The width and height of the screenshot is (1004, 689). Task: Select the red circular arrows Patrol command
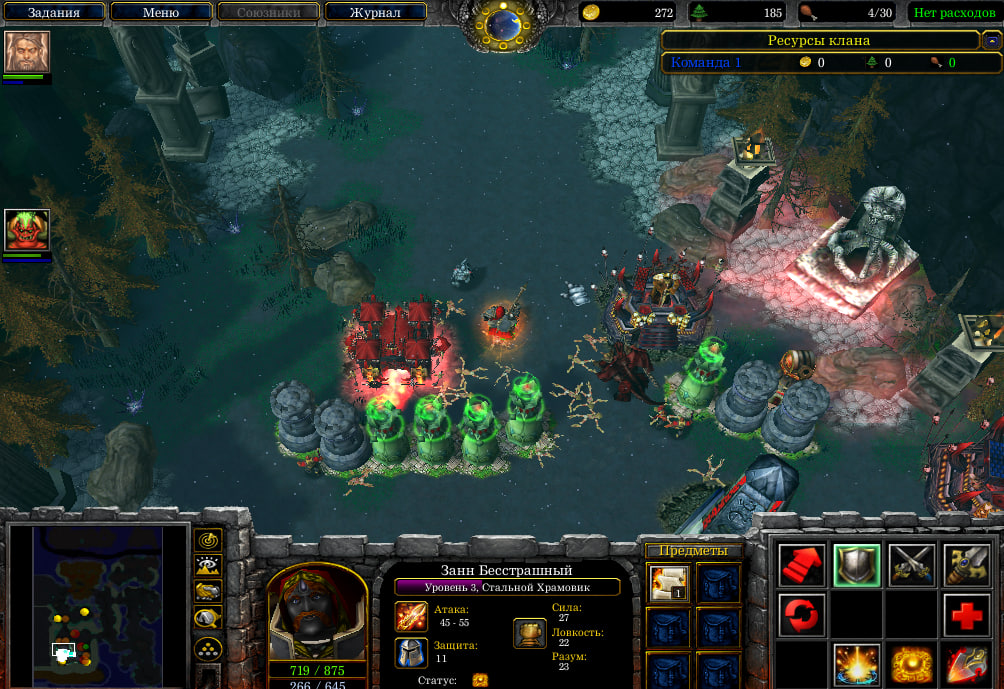pos(802,615)
